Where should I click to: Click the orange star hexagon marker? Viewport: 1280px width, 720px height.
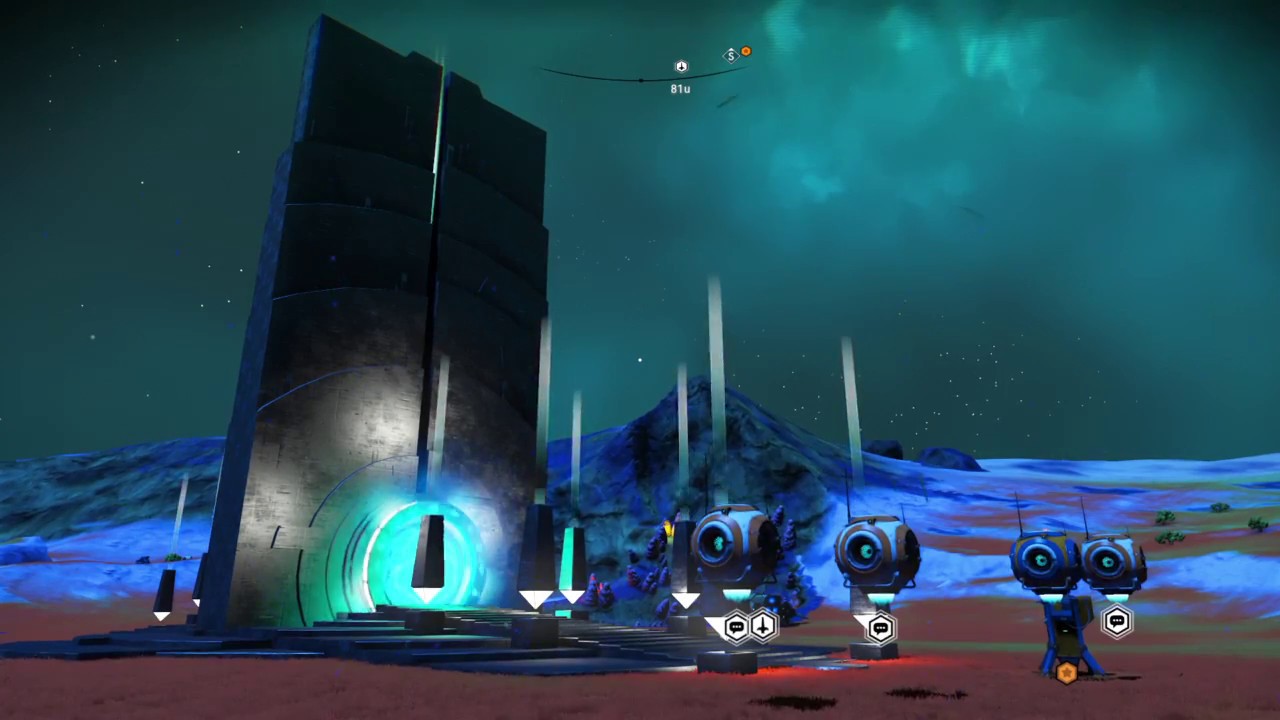(1066, 672)
